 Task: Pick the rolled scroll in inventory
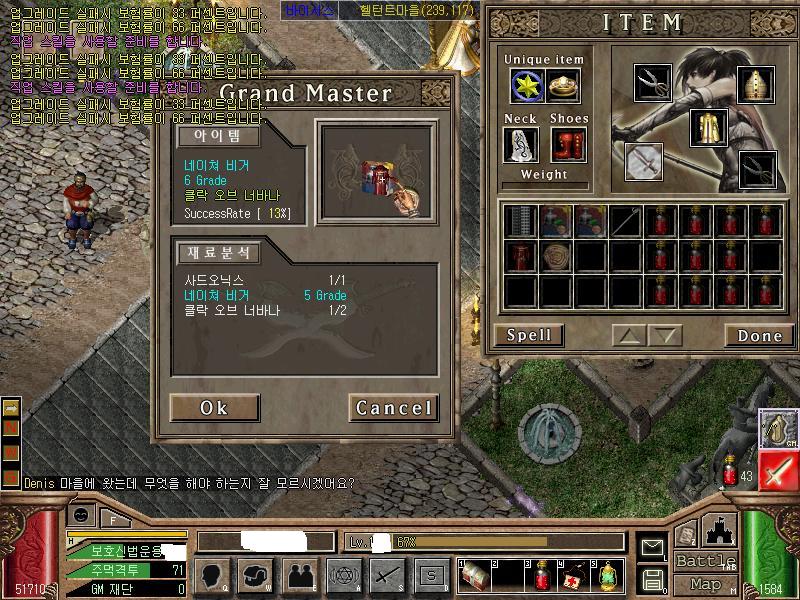click(555, 256)
